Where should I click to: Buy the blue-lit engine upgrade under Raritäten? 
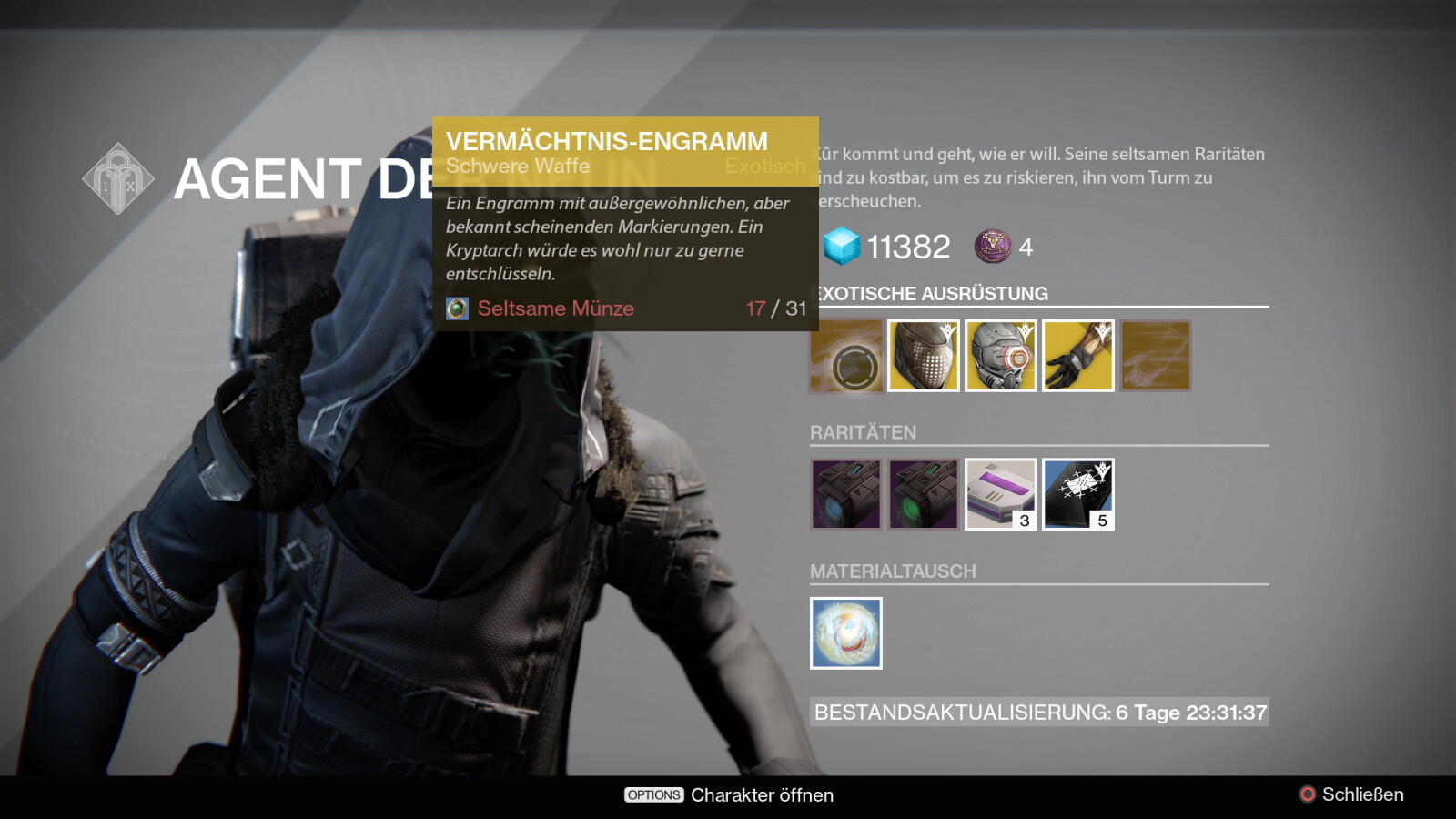pyautogui.click(x=846, y=494)
